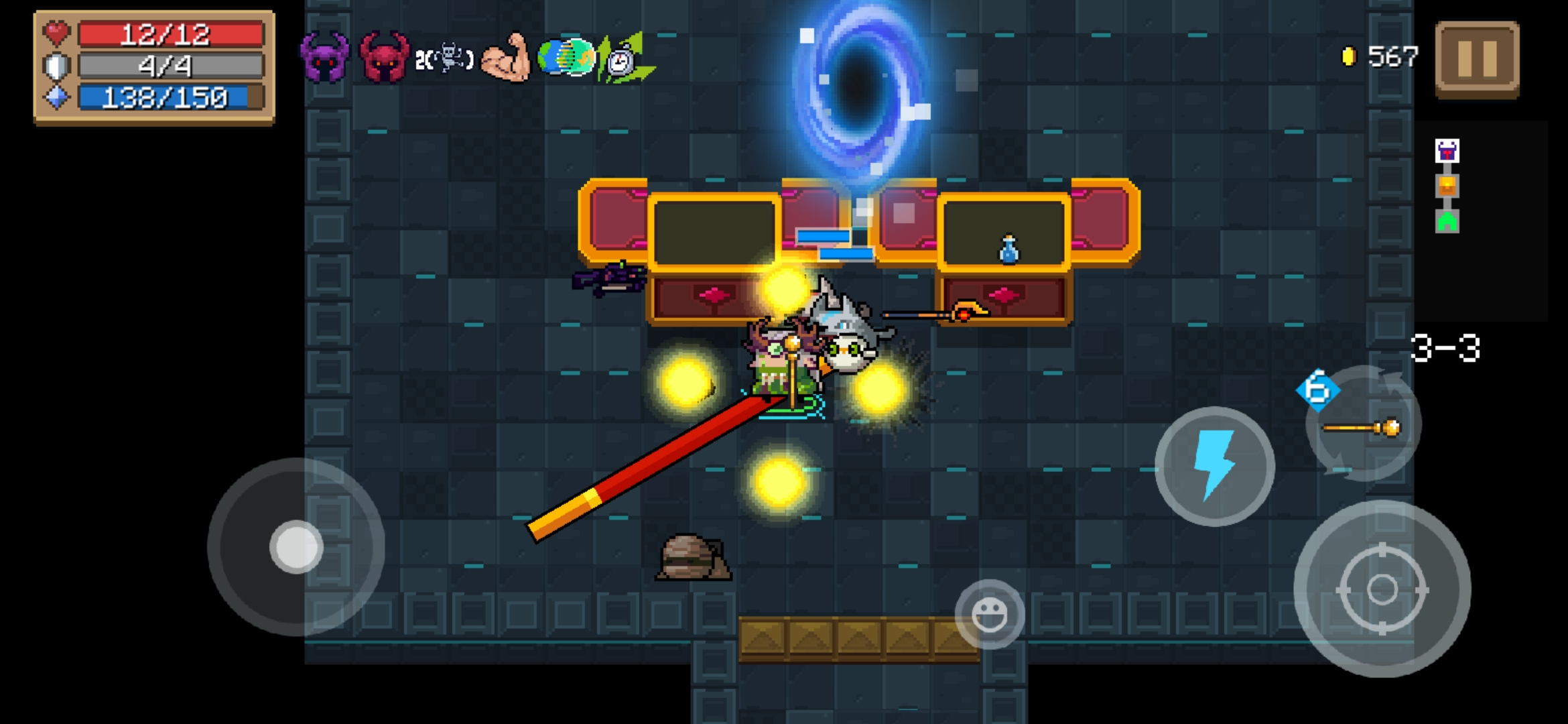
Task: Activate the lightning bolt skill
Action: click(1214, 466)
